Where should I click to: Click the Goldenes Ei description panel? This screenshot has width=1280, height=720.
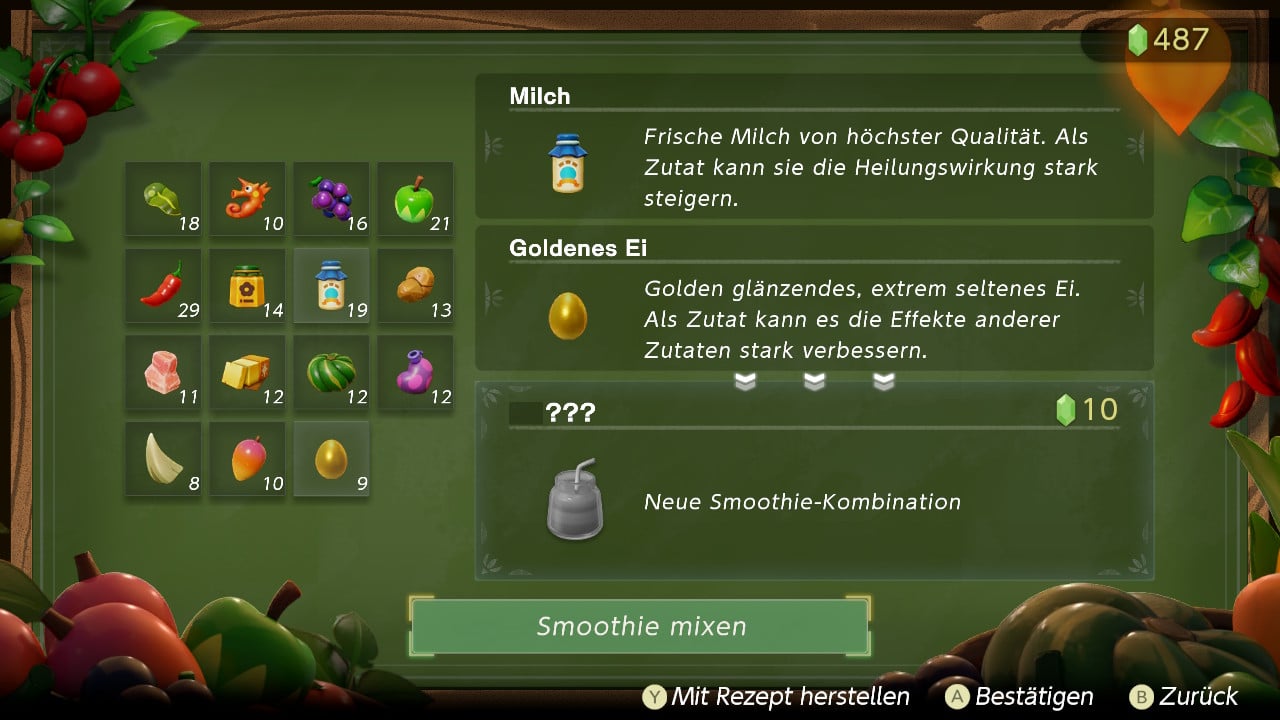(814, 299)
